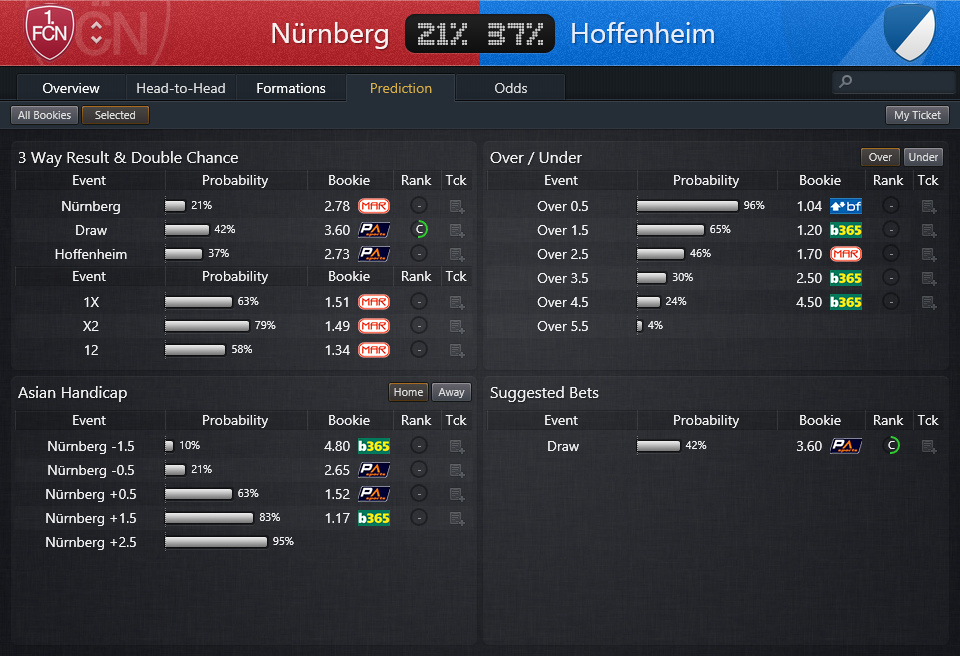Select the Odds tab
Viewport: 960px width, 656px height.
tap(511, 88)
